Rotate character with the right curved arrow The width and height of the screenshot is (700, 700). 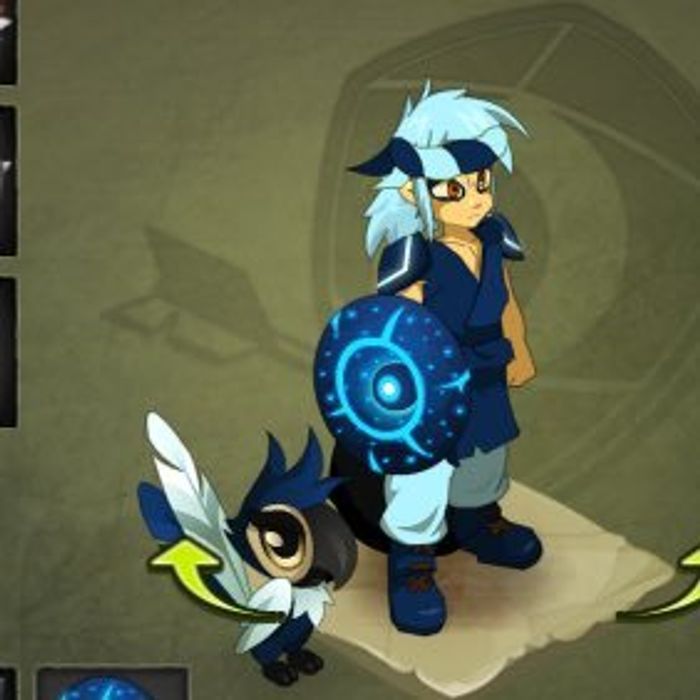tap(678, 585)
